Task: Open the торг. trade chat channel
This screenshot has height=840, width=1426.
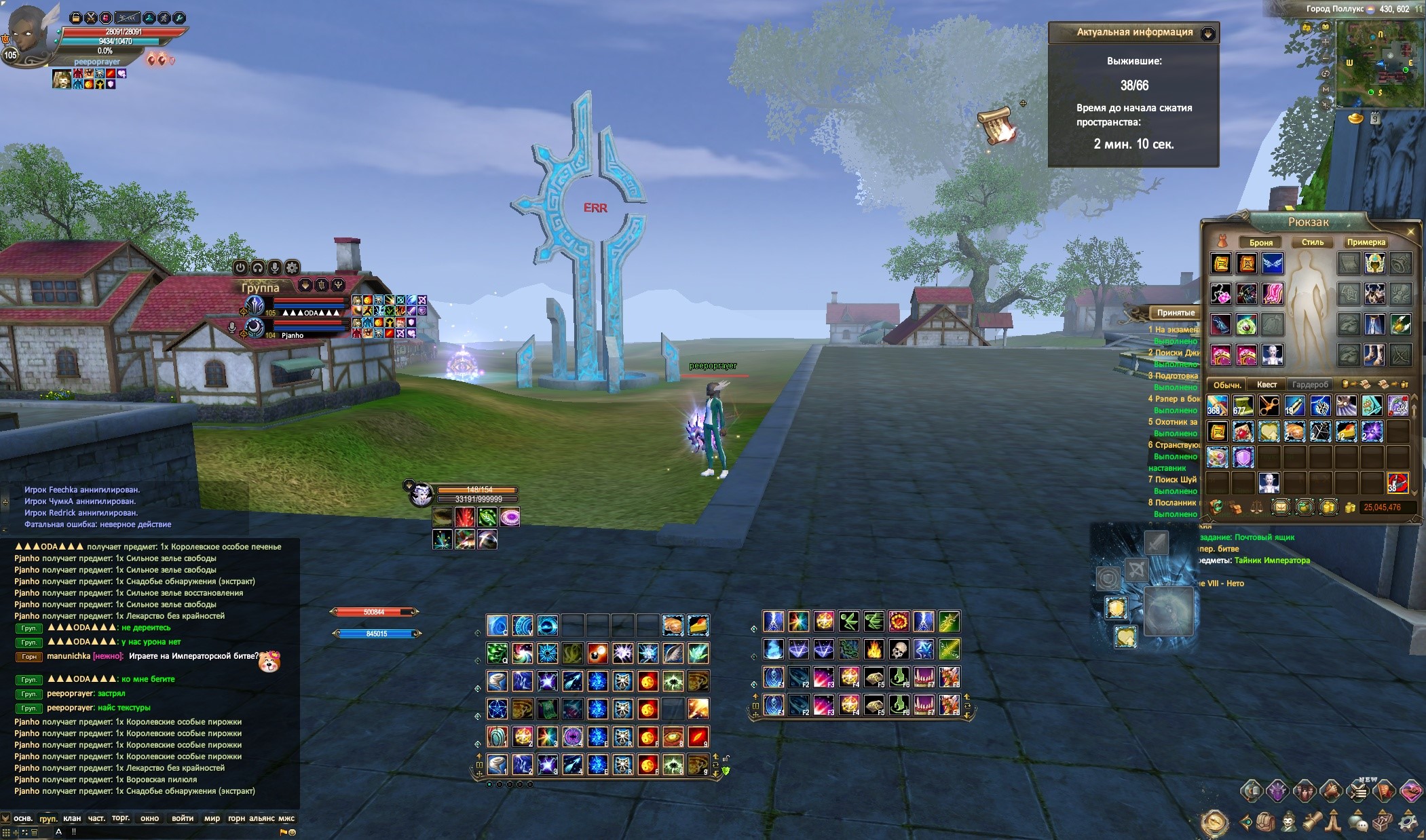Action: click(121, 818)
